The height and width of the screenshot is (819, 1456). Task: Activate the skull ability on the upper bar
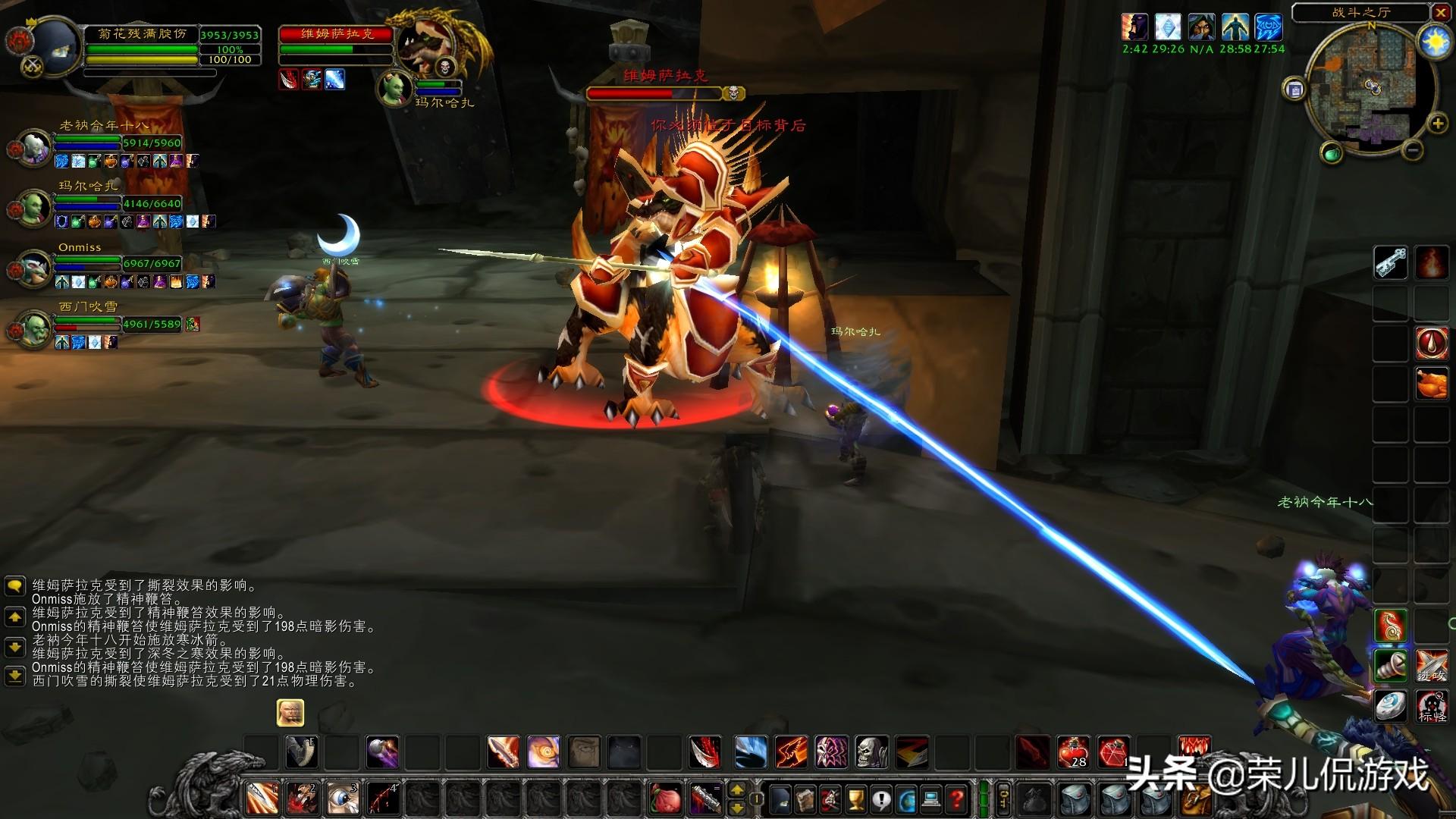[x=872, y=752]
